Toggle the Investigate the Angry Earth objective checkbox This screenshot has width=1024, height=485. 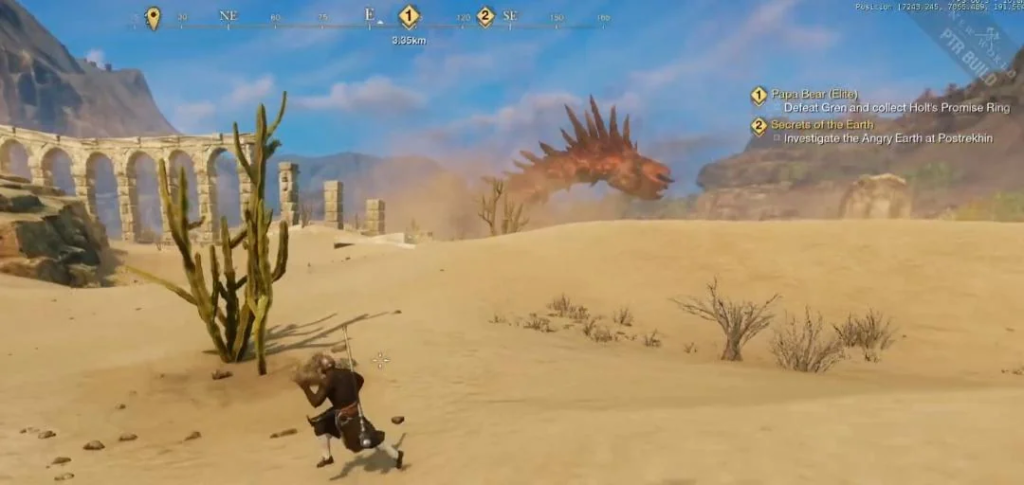(x=777, y=138)
